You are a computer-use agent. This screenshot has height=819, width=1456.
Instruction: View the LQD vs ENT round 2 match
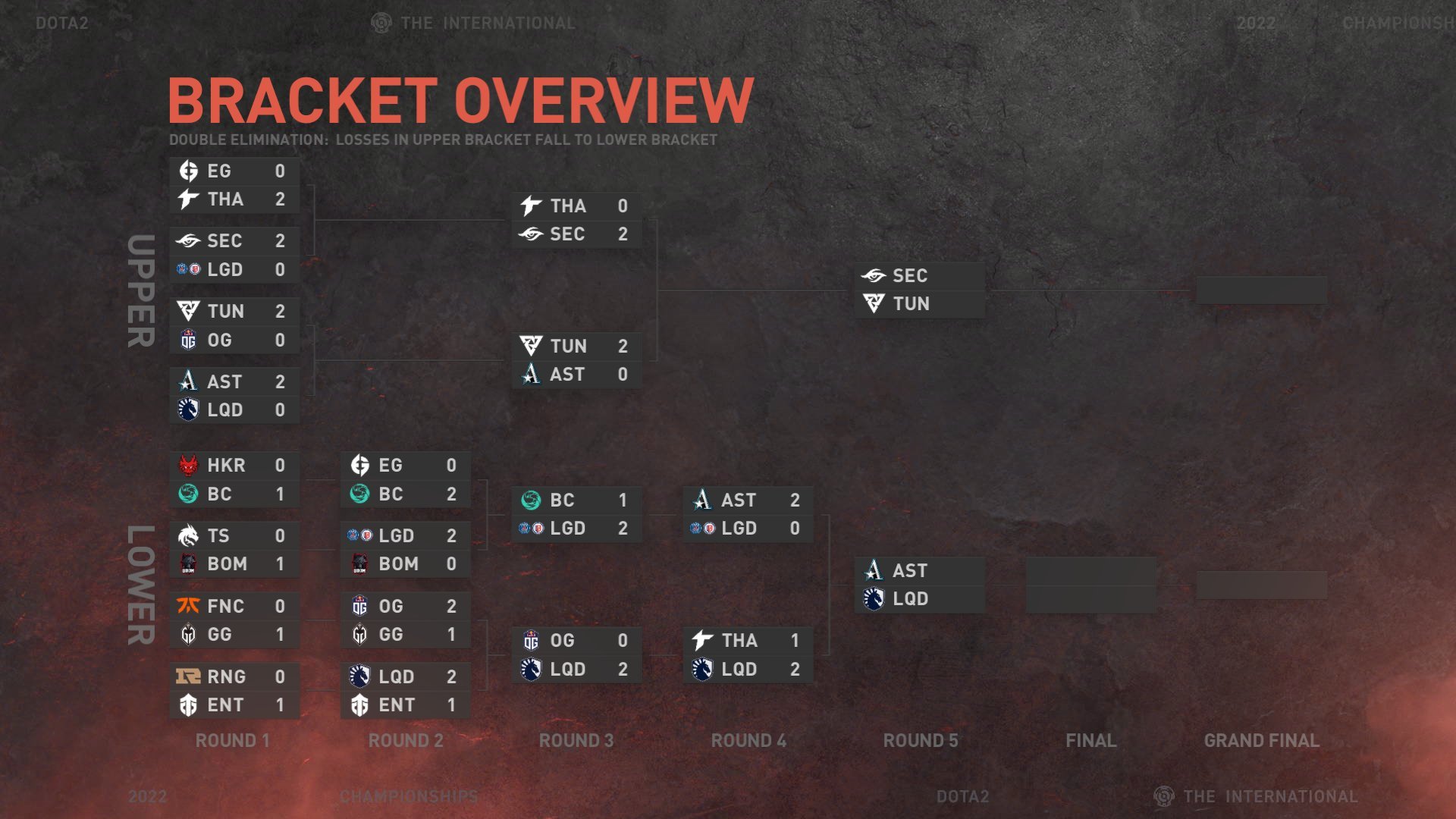(x=405, y=690)
